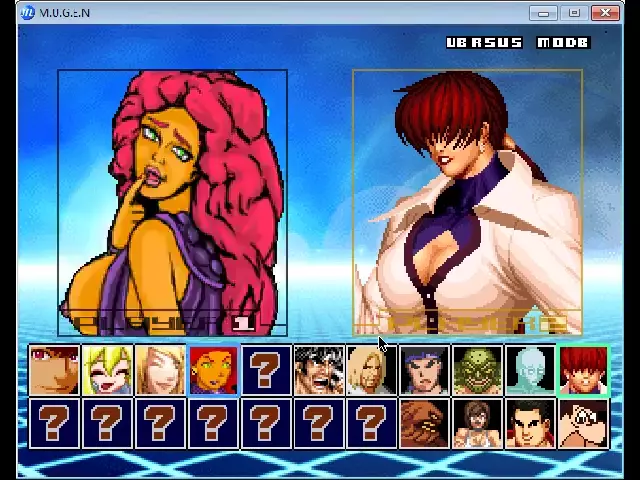Screen dimensions: 640x480
Task: Choose the purple-haired frowning fighter
Action: click(x=425, y=370)
